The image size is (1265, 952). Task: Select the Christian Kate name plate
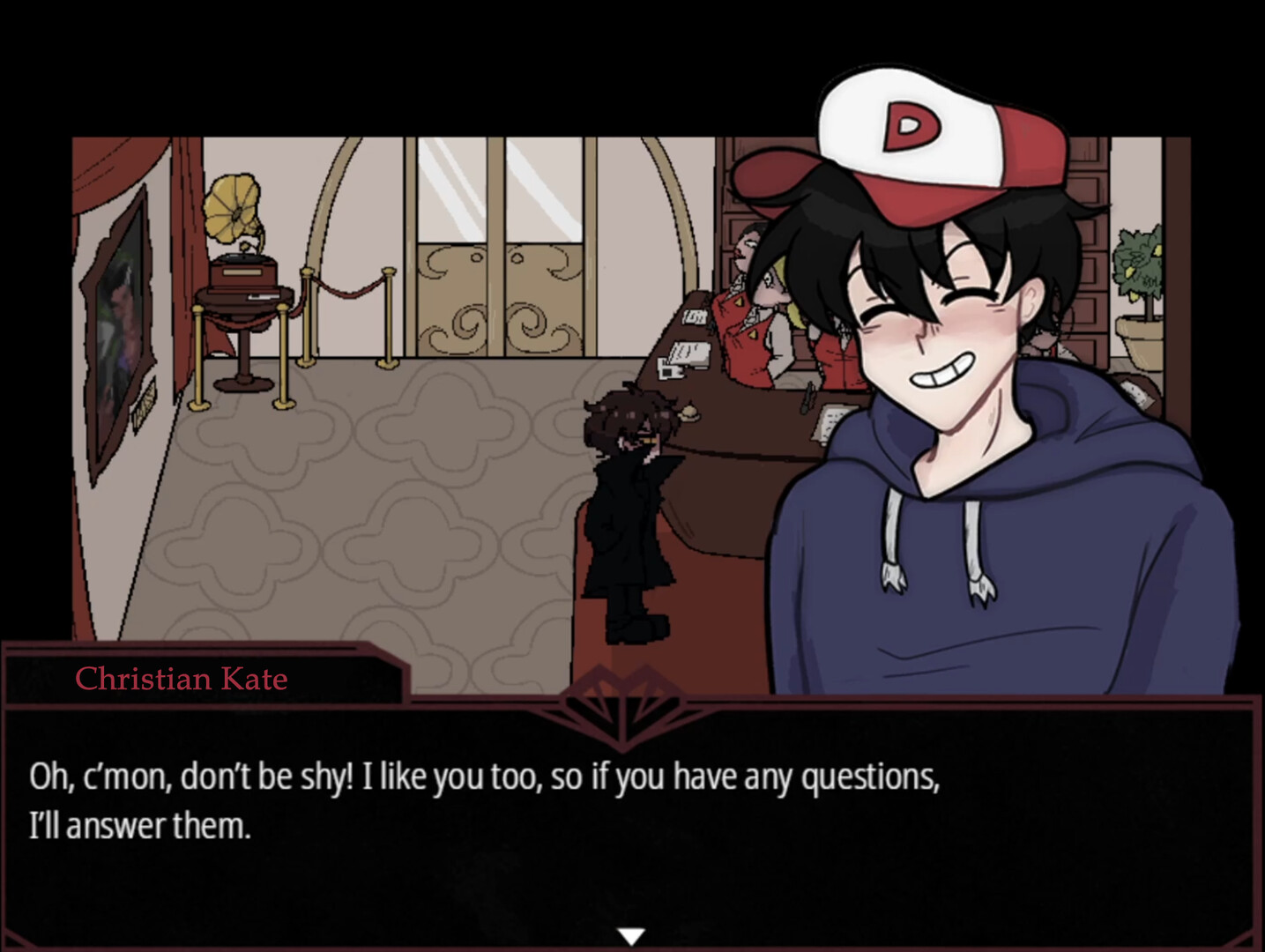(181, 679)
